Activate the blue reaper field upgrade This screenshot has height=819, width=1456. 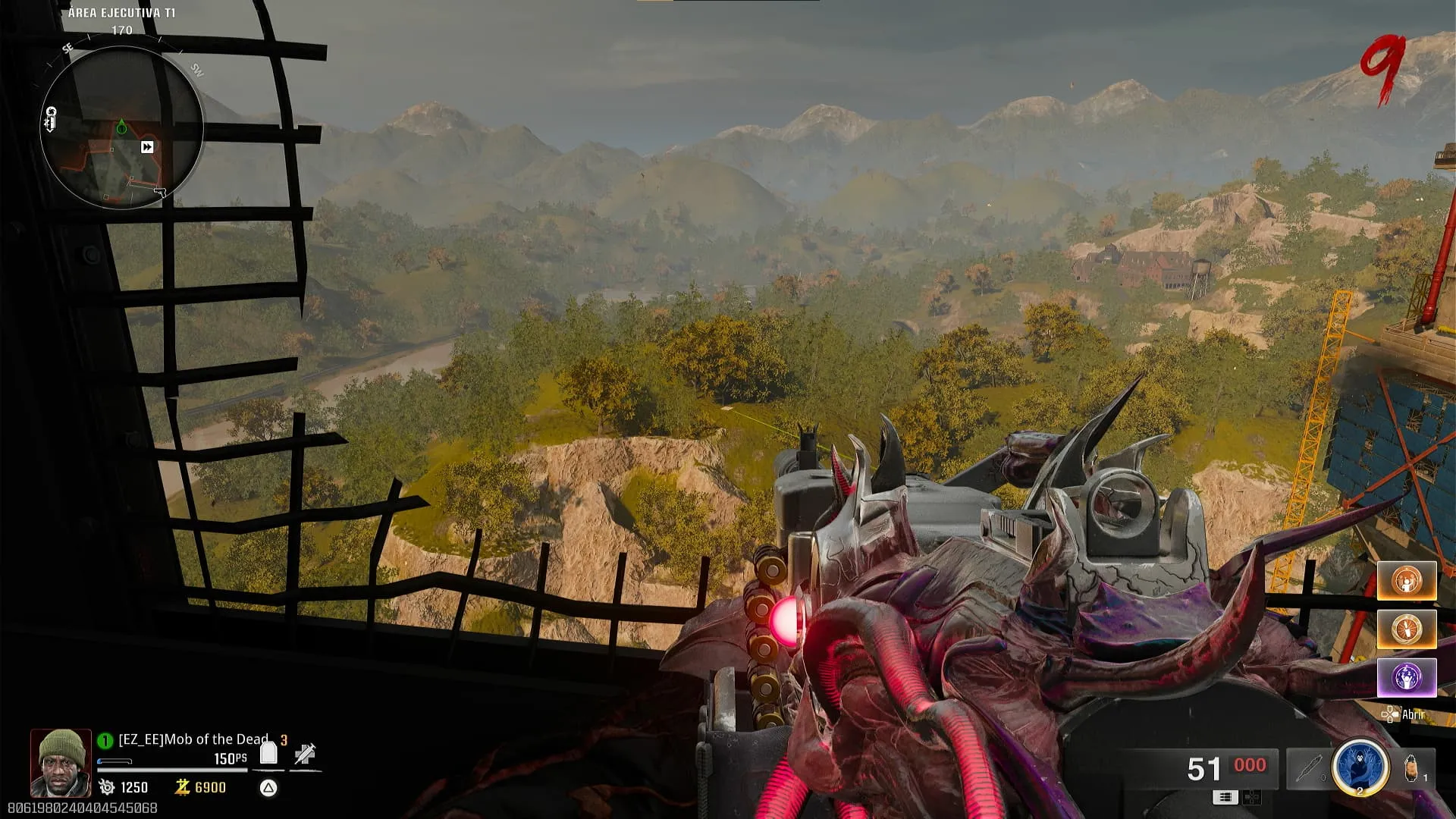click(1360, 767)
